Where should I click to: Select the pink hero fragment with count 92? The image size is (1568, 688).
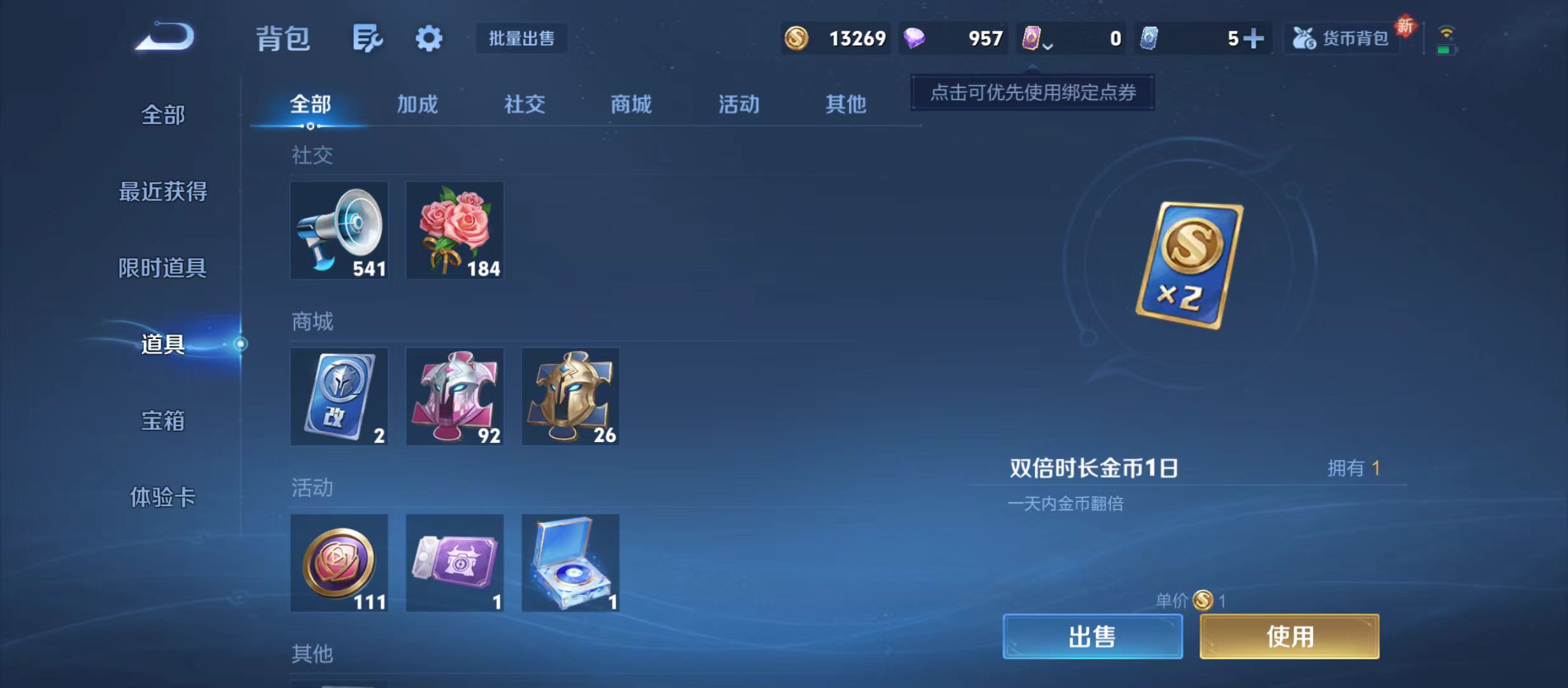(454, 396)
